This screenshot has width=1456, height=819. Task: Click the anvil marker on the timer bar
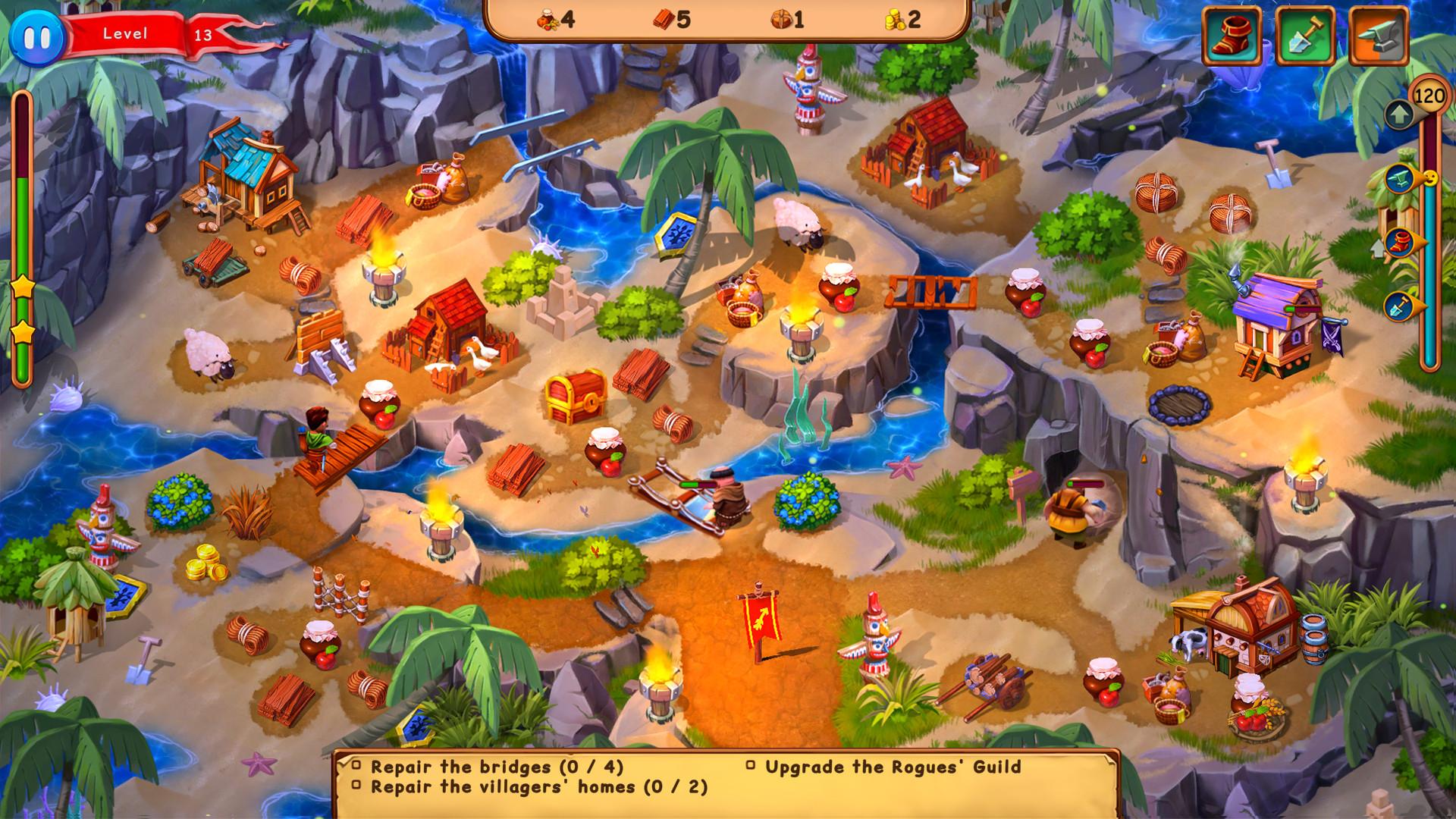pos(1401,177)
